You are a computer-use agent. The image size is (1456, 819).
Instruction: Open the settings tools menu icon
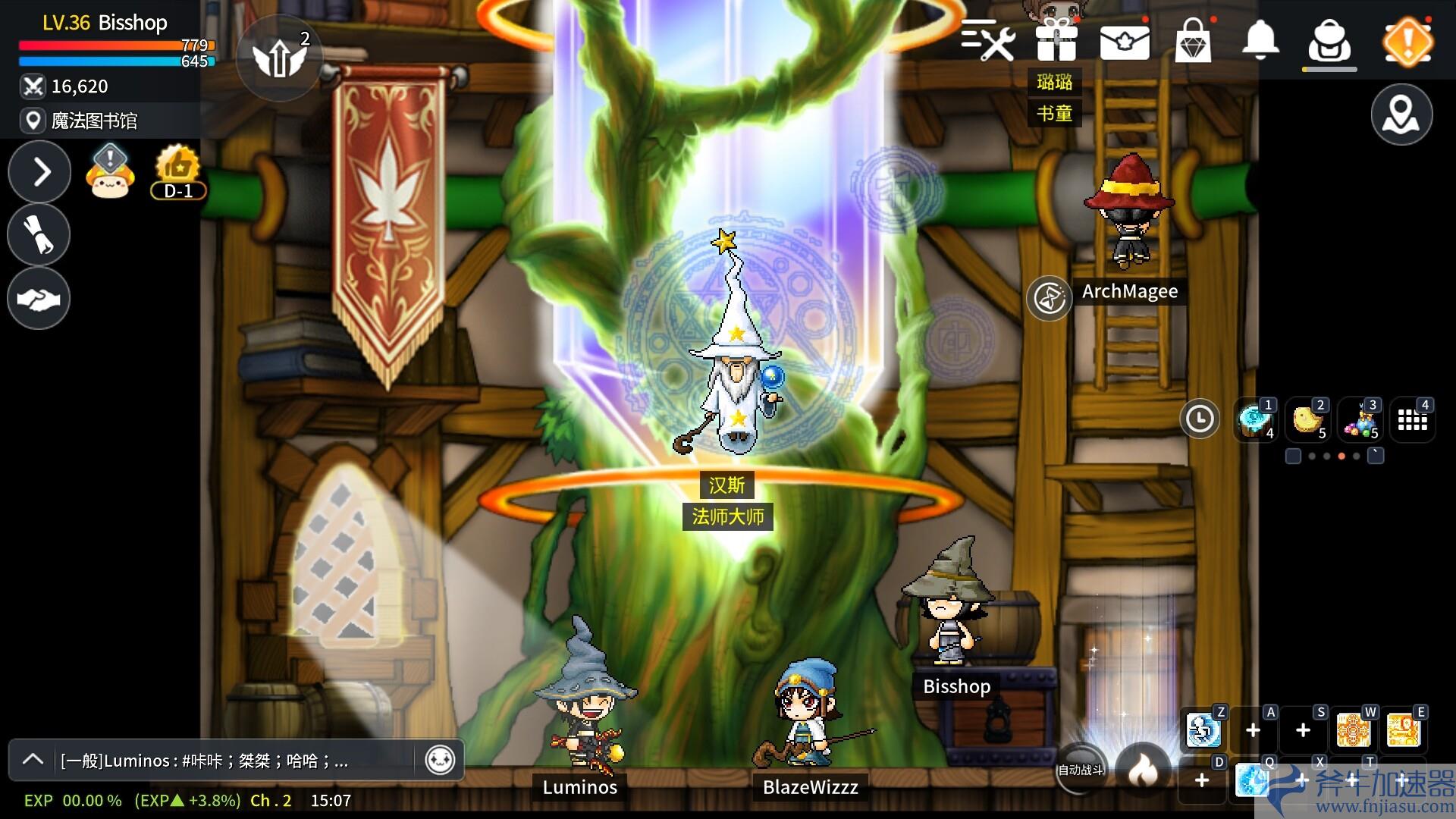point(988,40)
